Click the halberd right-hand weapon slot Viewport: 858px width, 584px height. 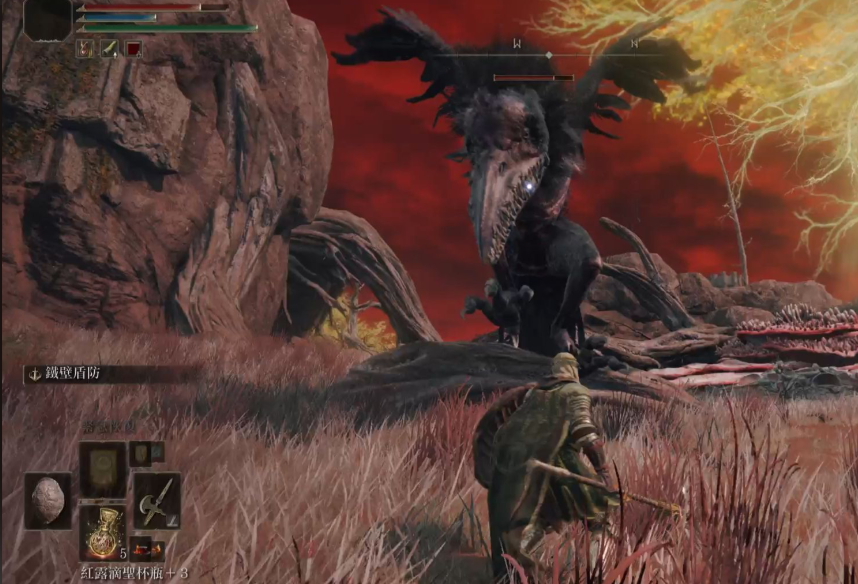(157, 500)
